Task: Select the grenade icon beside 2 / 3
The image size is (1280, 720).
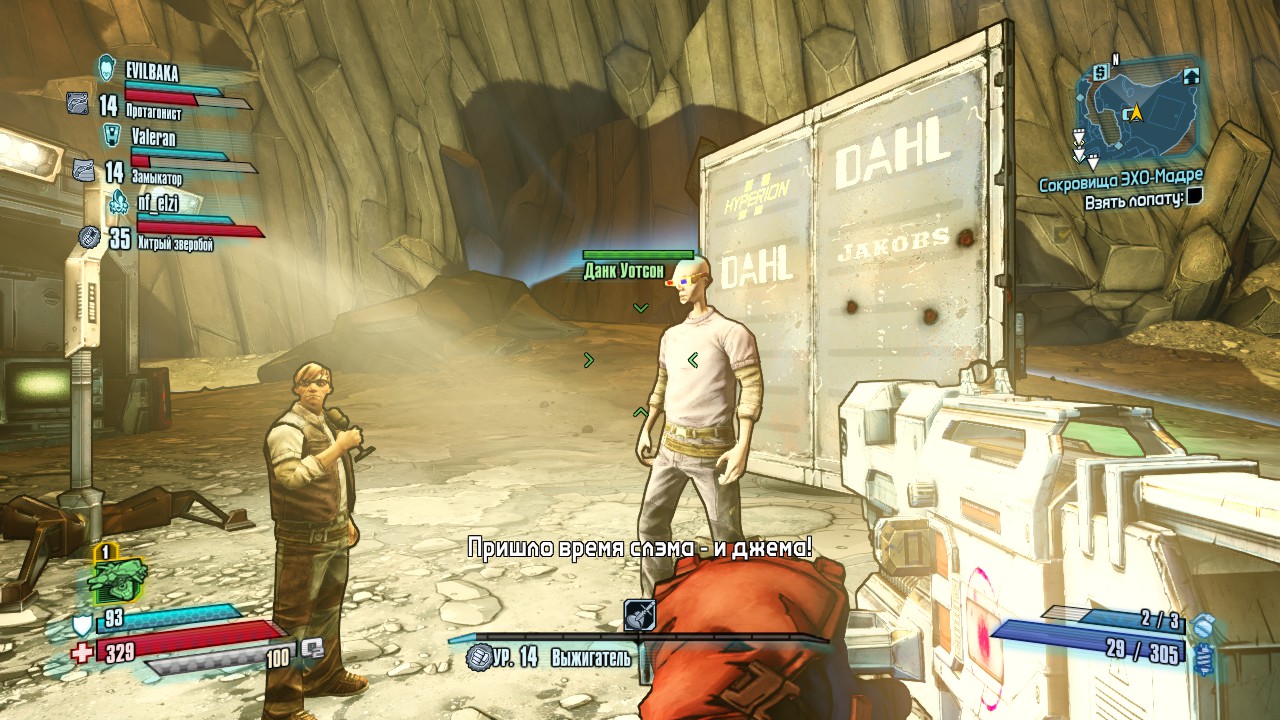Action: 1203,625
